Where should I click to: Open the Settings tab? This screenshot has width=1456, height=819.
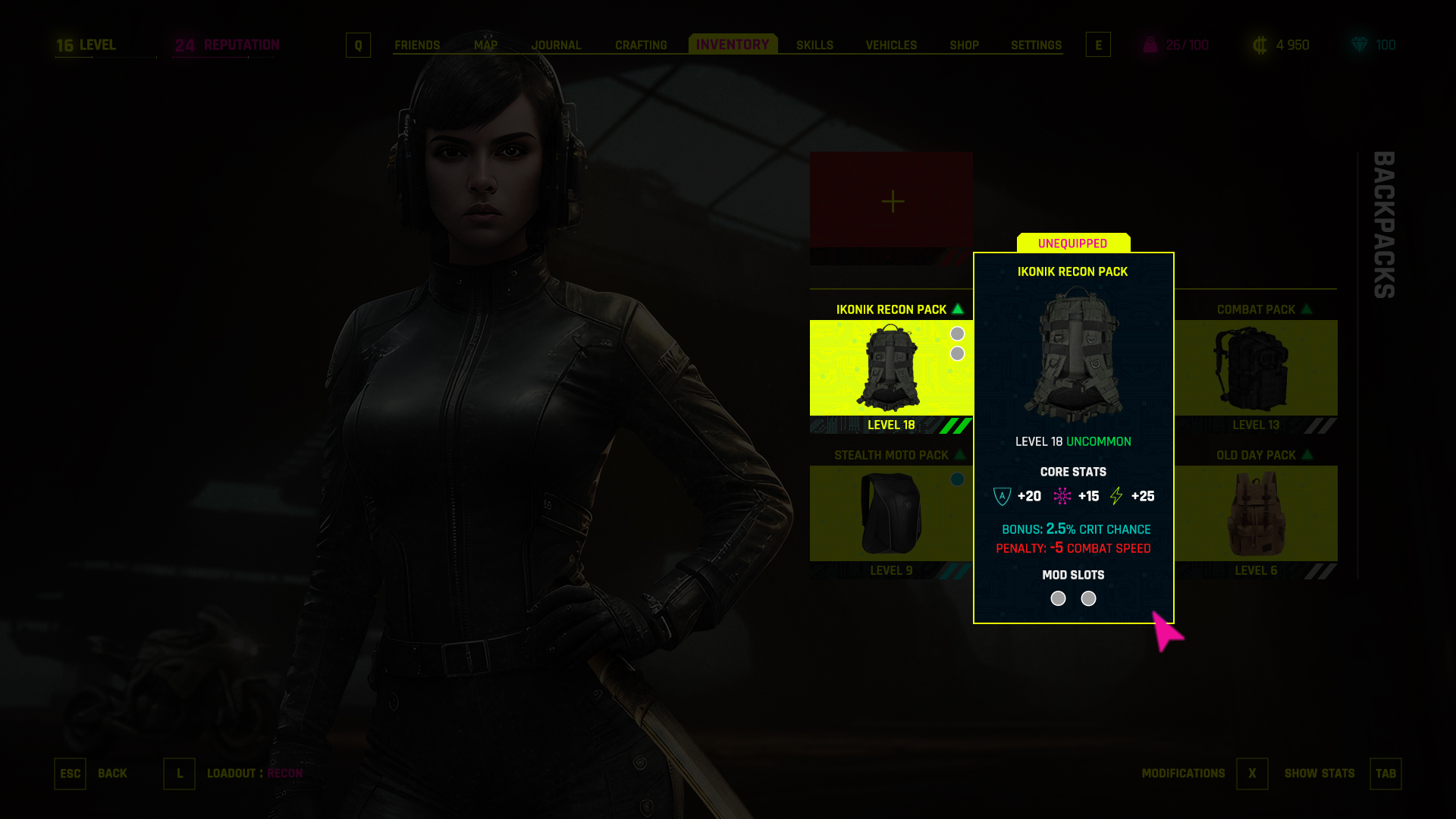pos(1036,45)
